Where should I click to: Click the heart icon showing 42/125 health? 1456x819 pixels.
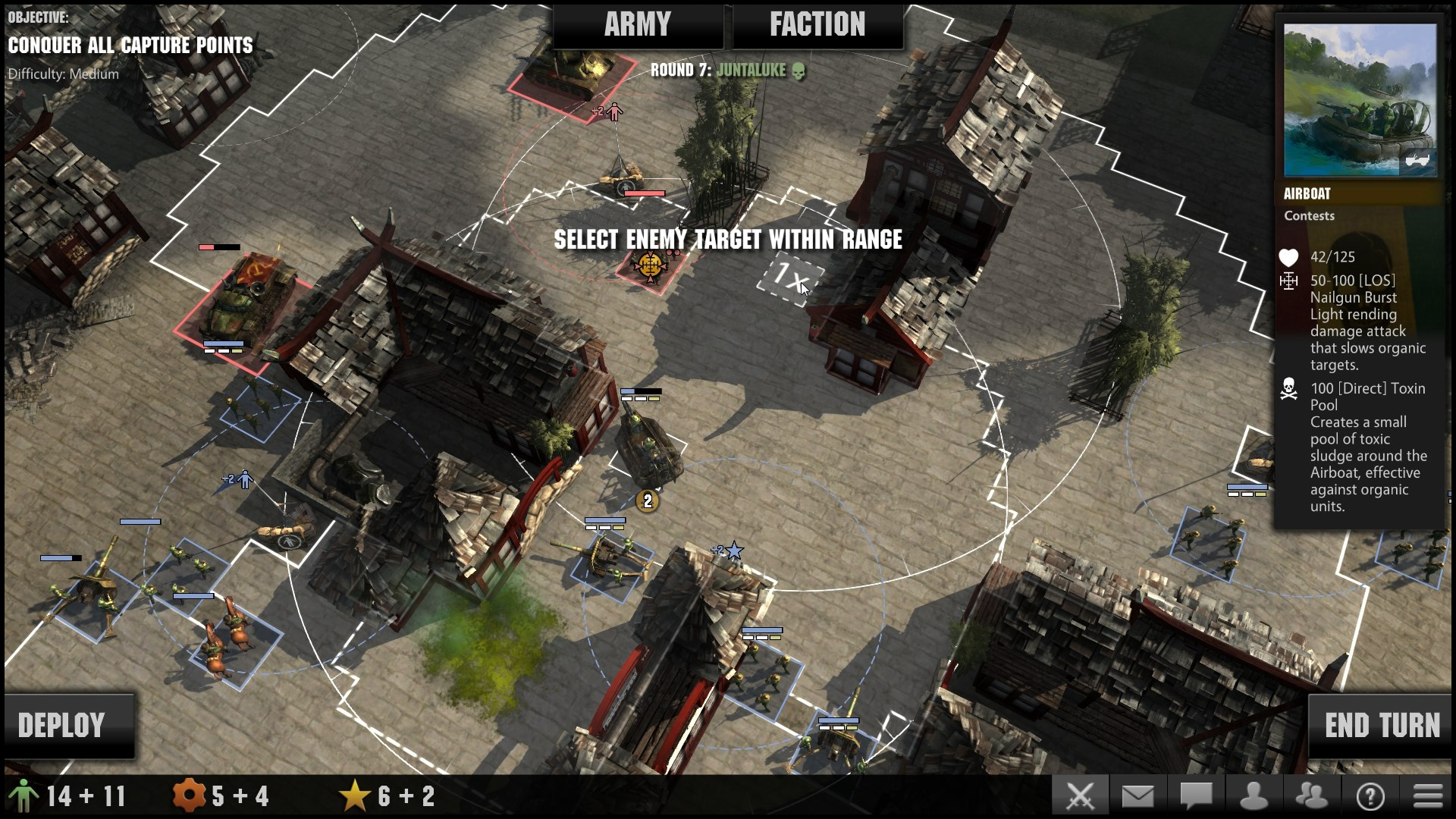pyautogui.click(x=1287, y=258)
